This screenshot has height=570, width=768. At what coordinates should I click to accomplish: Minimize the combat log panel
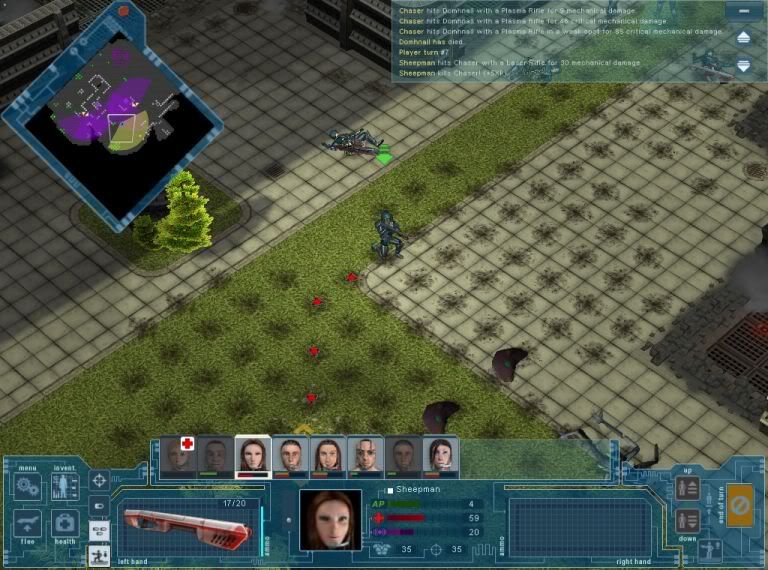click(x=742, y=10)
